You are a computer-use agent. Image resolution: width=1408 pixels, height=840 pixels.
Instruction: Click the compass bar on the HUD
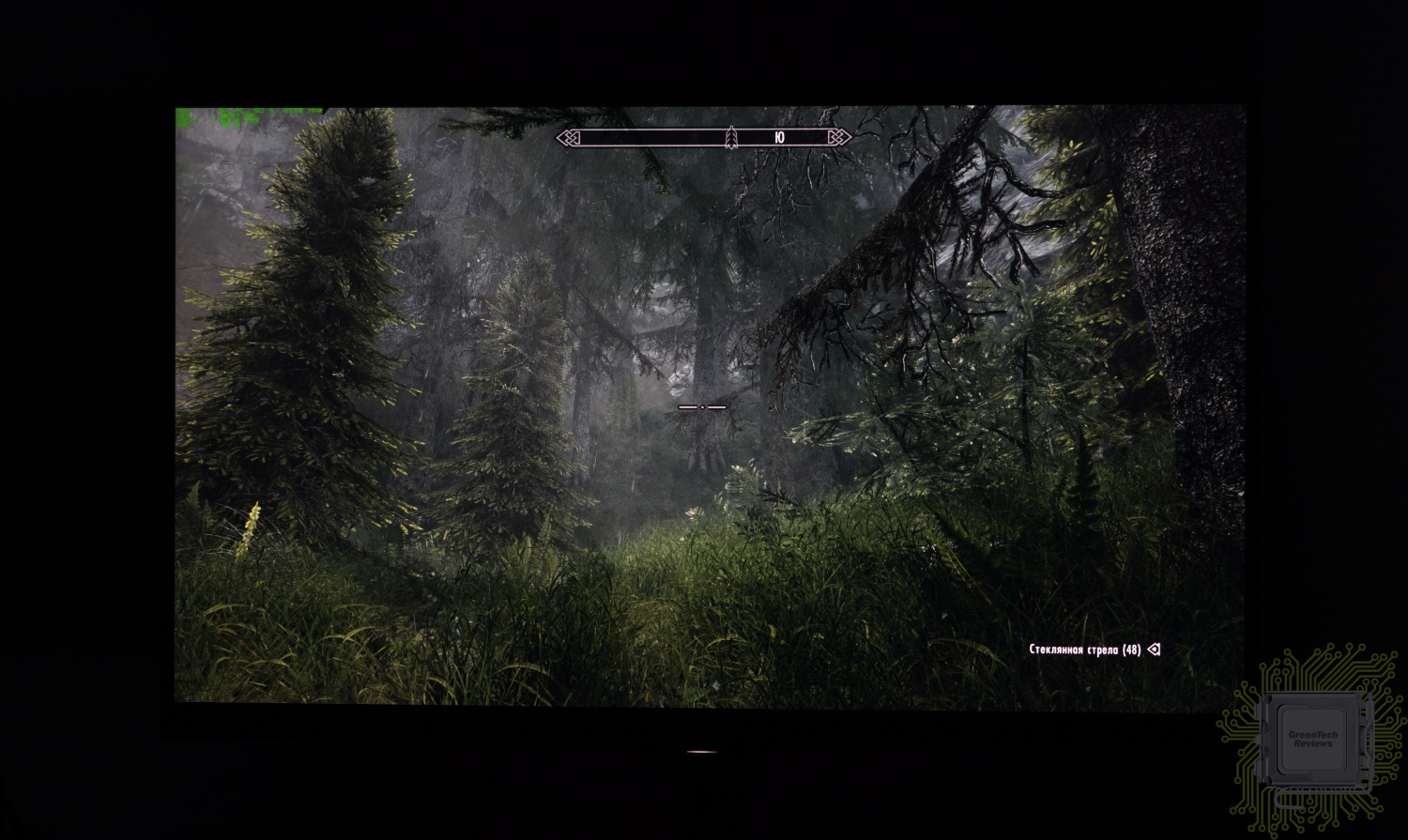tap(704, 137)
